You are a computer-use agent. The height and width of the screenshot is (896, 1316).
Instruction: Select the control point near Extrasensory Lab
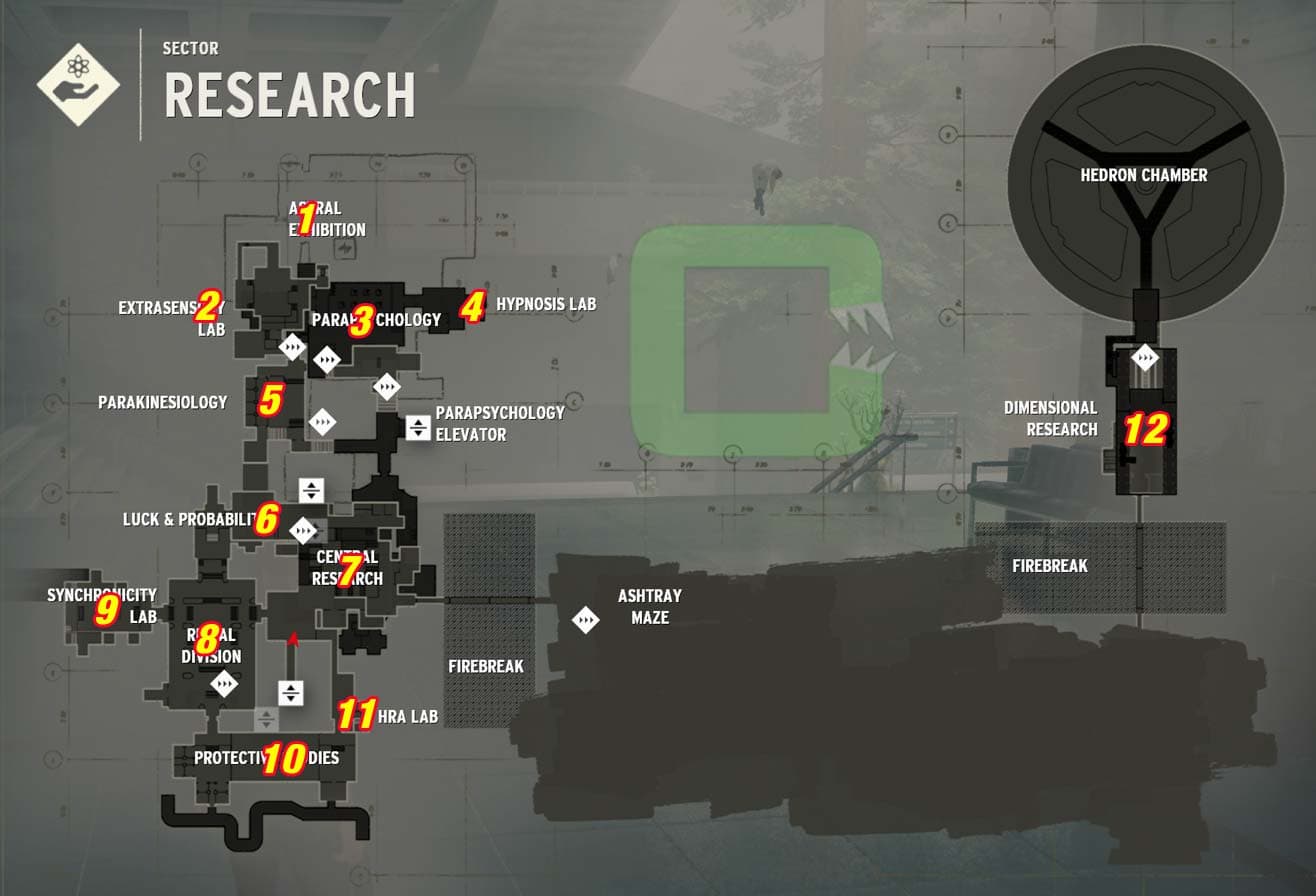[293, 346]
